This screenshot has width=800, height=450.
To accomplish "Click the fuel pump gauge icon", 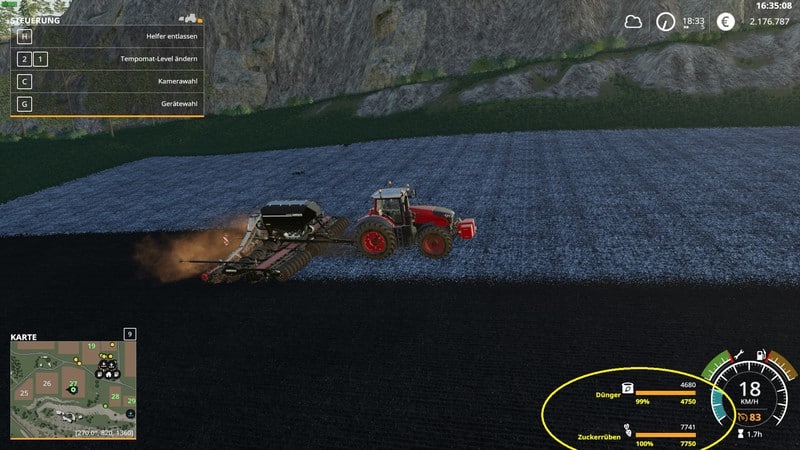I will [762, 356].
